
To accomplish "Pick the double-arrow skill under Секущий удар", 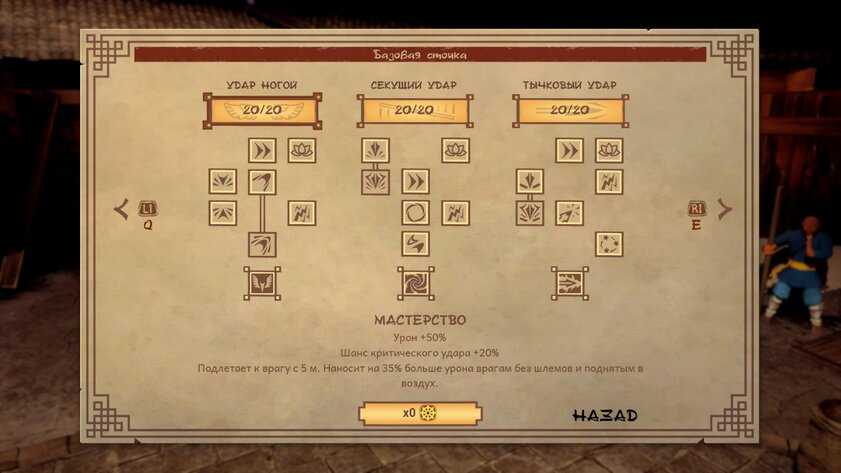I will point(415,181).
